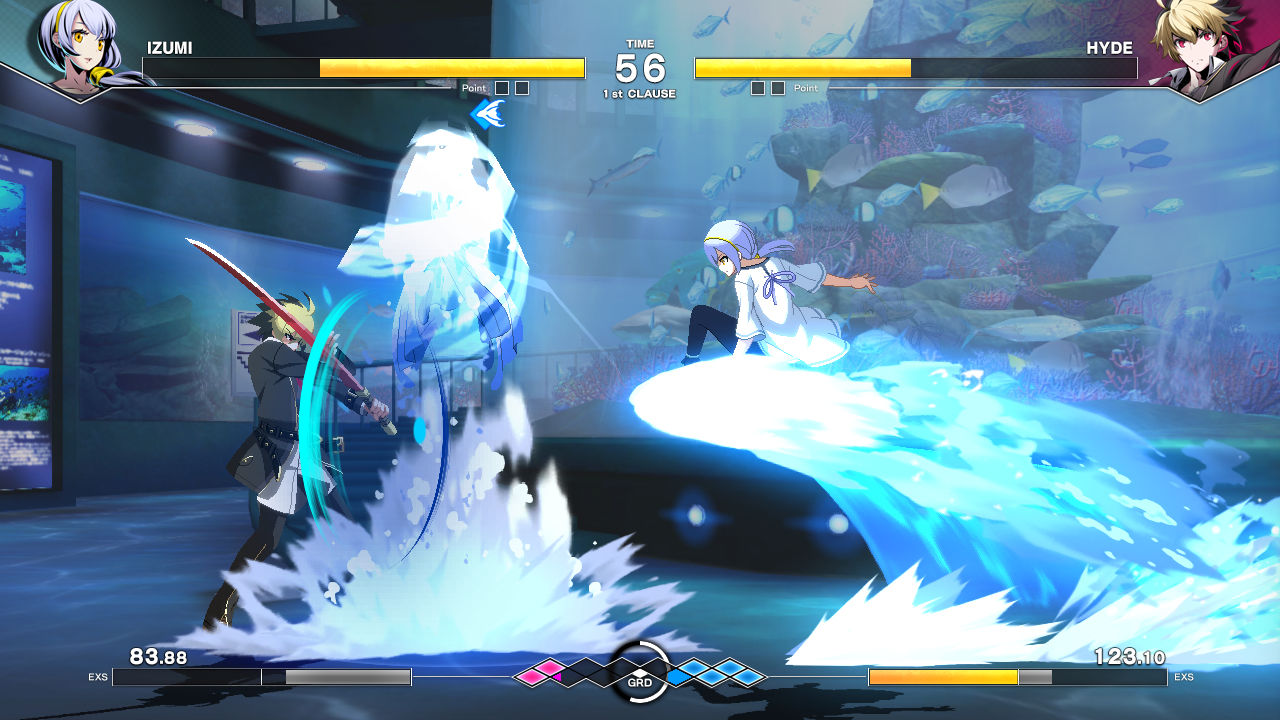Click the small fish icon above Izumi
The width and height of the screenshot is (1280, 720).
coord(489,112)
